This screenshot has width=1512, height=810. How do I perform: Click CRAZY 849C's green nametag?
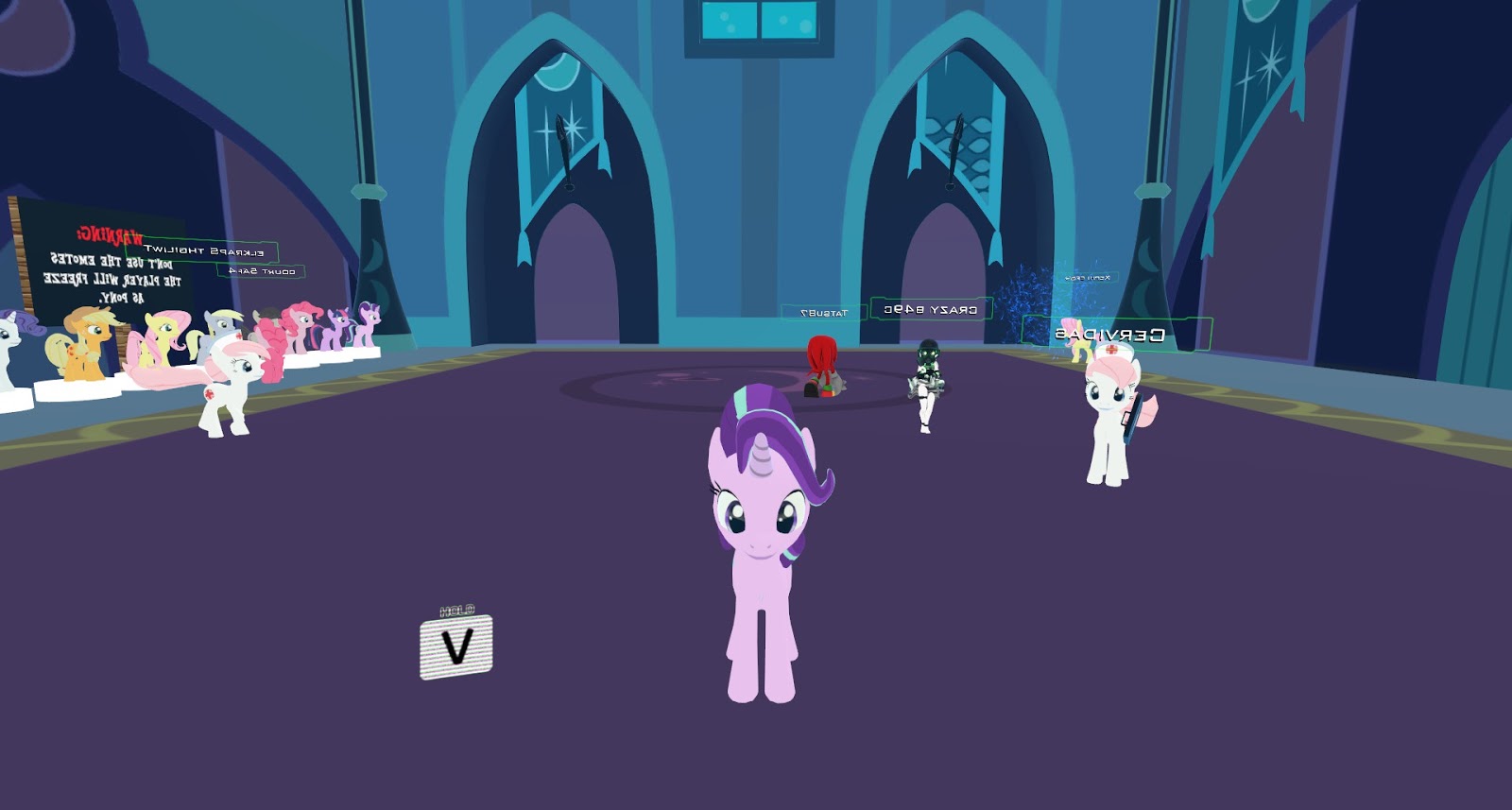pyautogui.click(x=929, y=310)
